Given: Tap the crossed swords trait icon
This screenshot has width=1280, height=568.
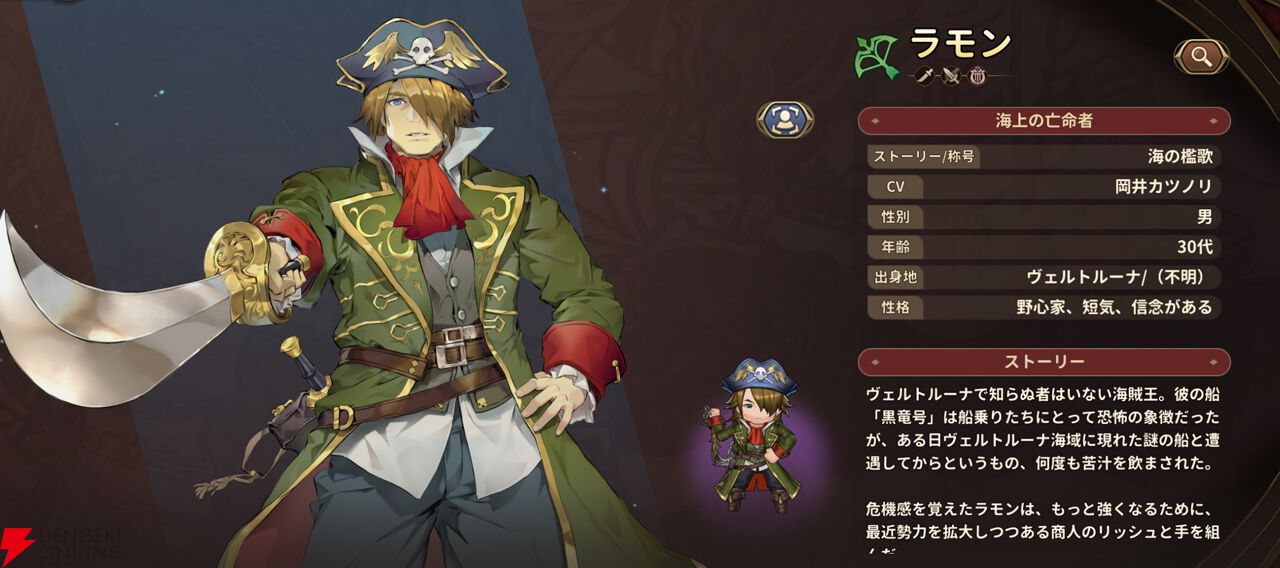Looking at the screenshot, I should coord(951,75).
